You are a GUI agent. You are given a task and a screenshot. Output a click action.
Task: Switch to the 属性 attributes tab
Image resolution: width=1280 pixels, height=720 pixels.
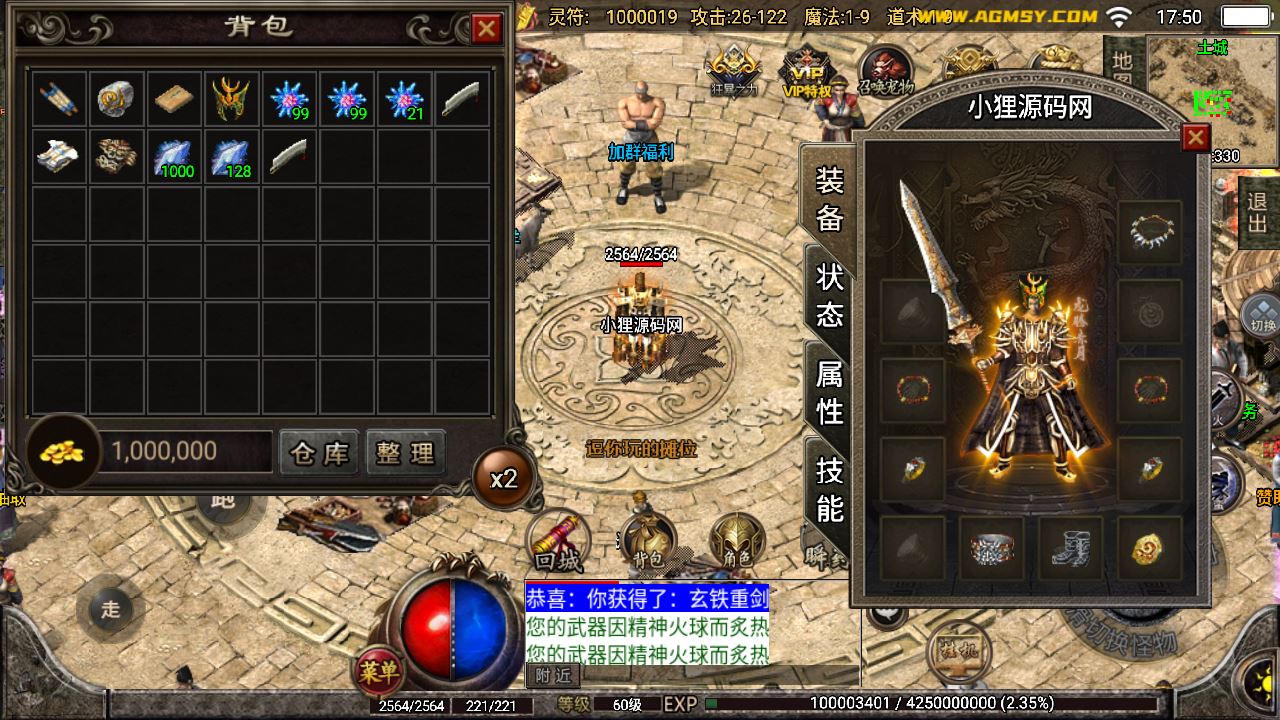coord(830,392)
